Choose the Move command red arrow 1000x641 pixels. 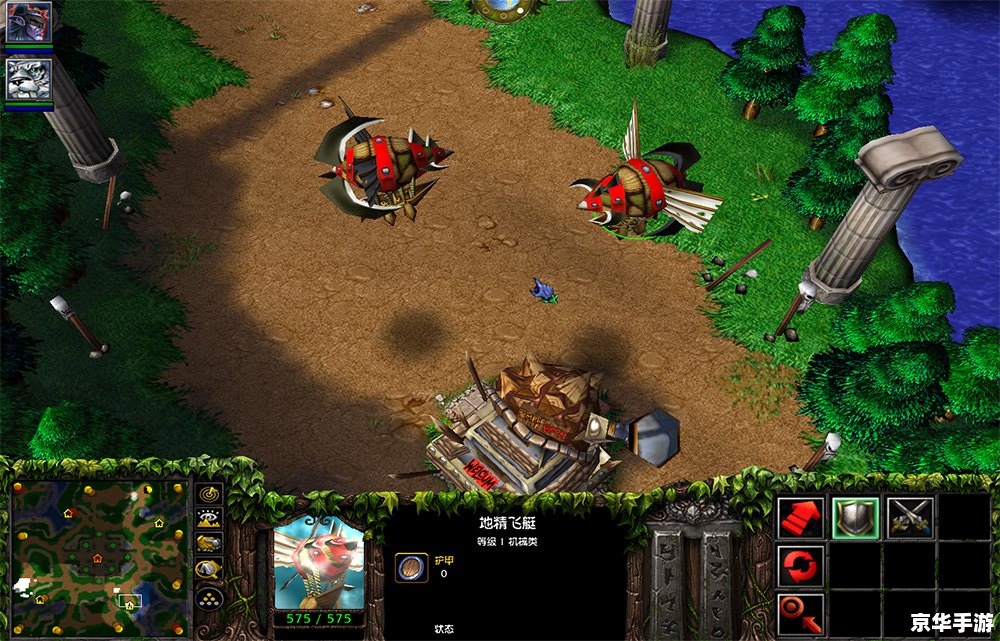point(801,518)
